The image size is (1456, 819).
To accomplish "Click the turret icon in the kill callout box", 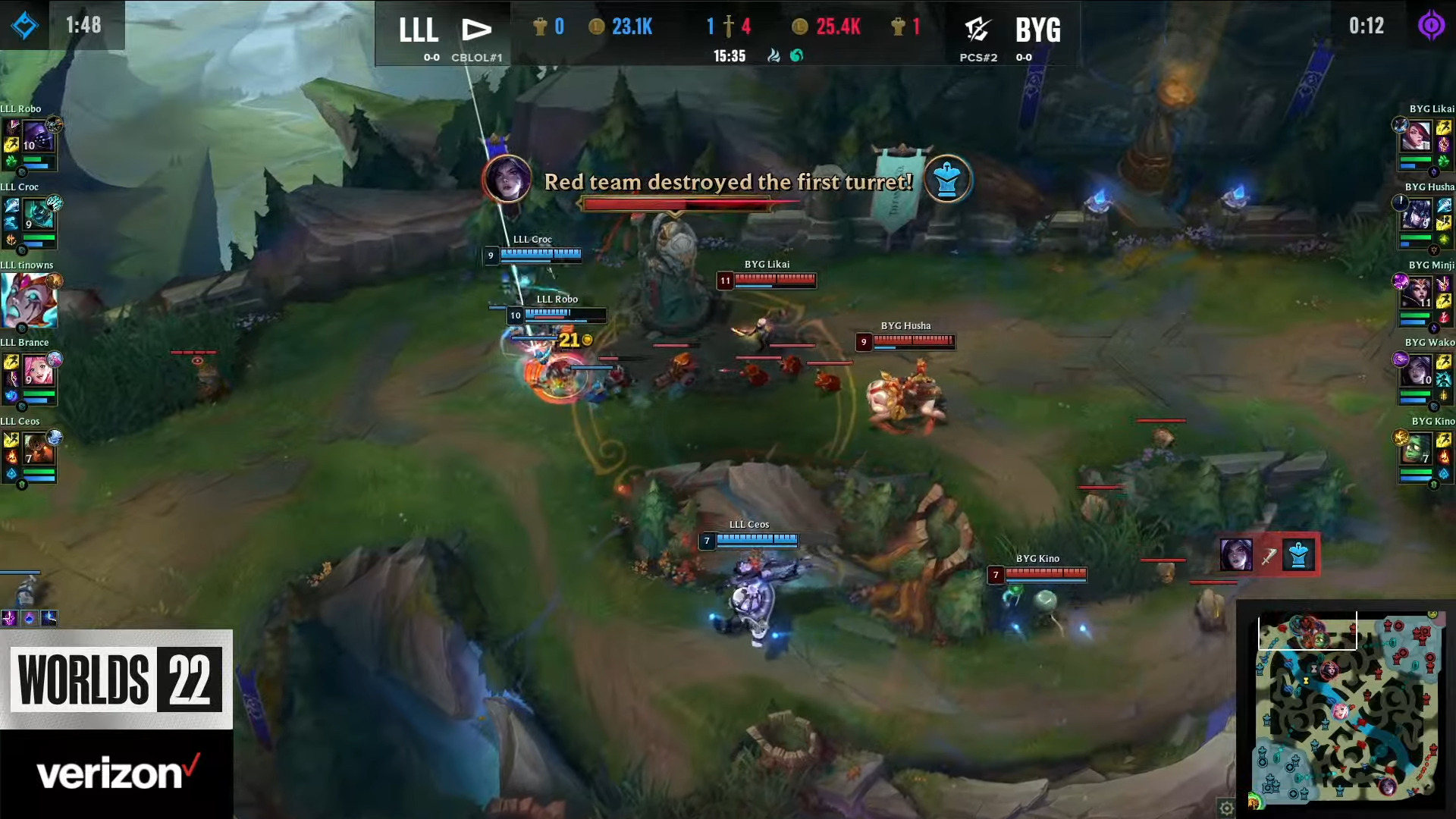I will coord(1298,555).
